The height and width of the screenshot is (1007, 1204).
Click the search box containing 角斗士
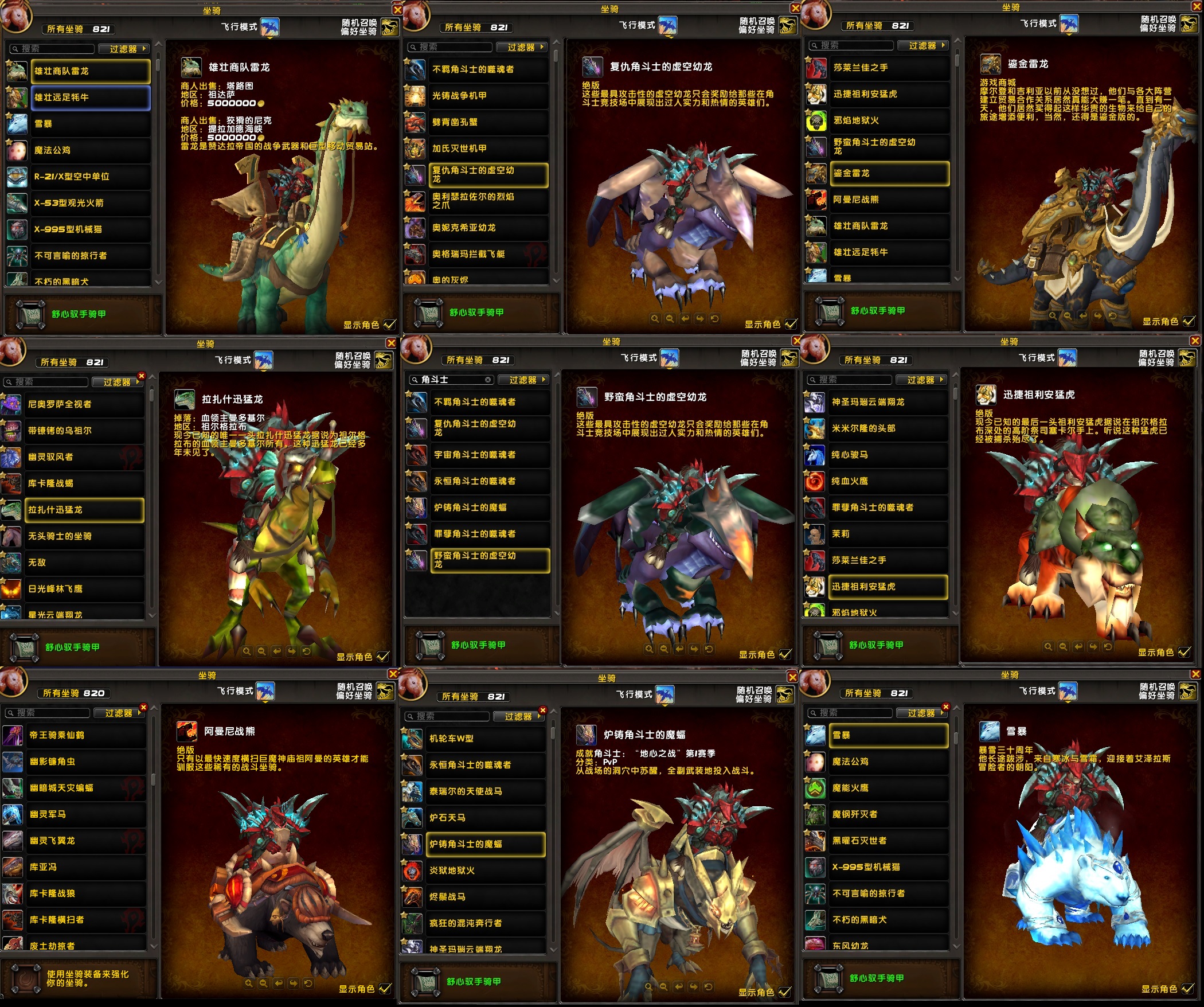click(x=451, y=380)
